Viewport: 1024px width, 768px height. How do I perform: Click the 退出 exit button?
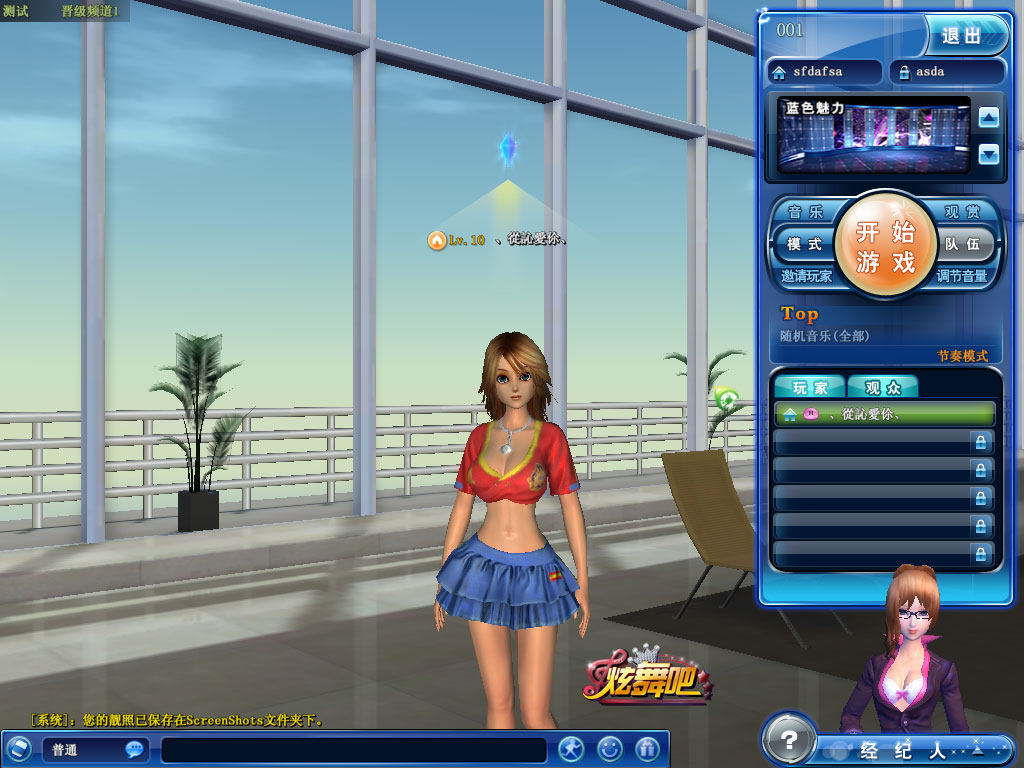(x=962, y=35)
